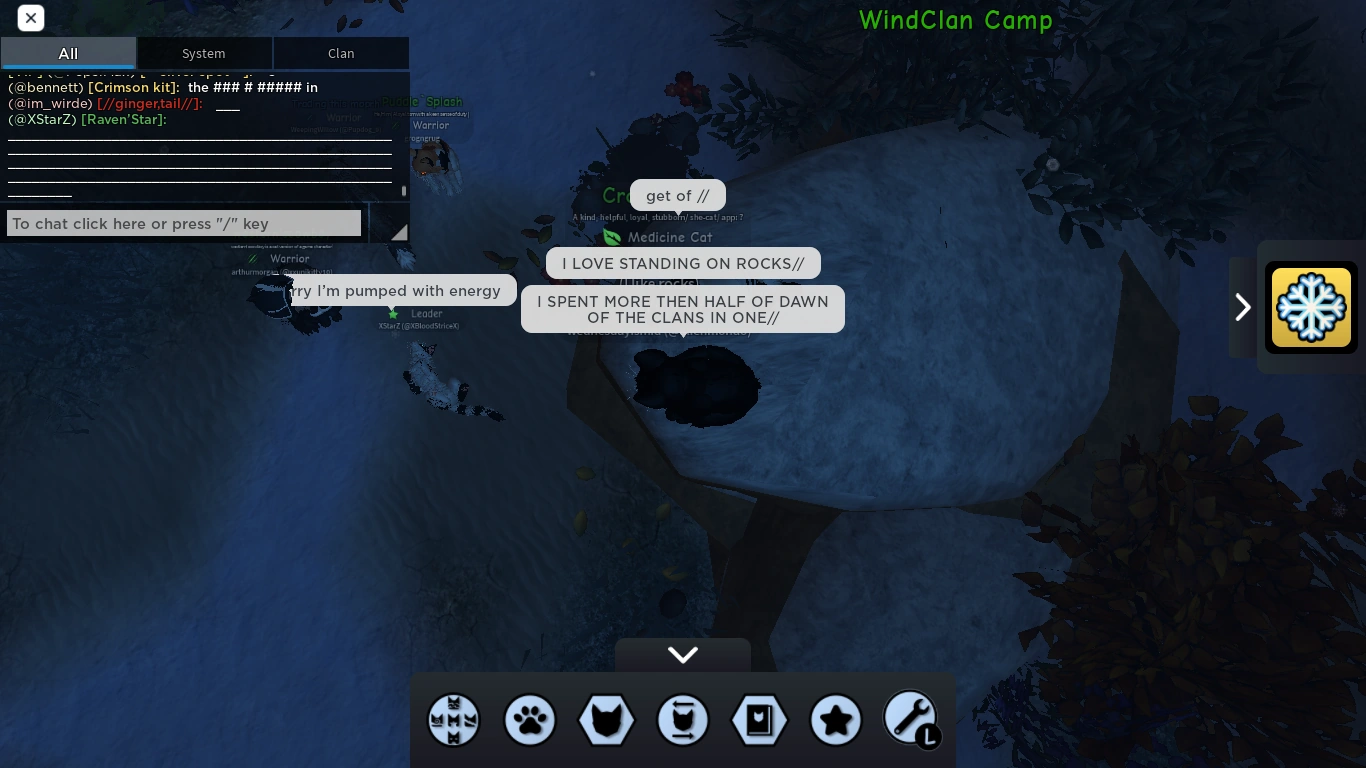Click the star icon in the toolbar
The height and width of the screenshot is (768, 1366).
coord(836,720)
